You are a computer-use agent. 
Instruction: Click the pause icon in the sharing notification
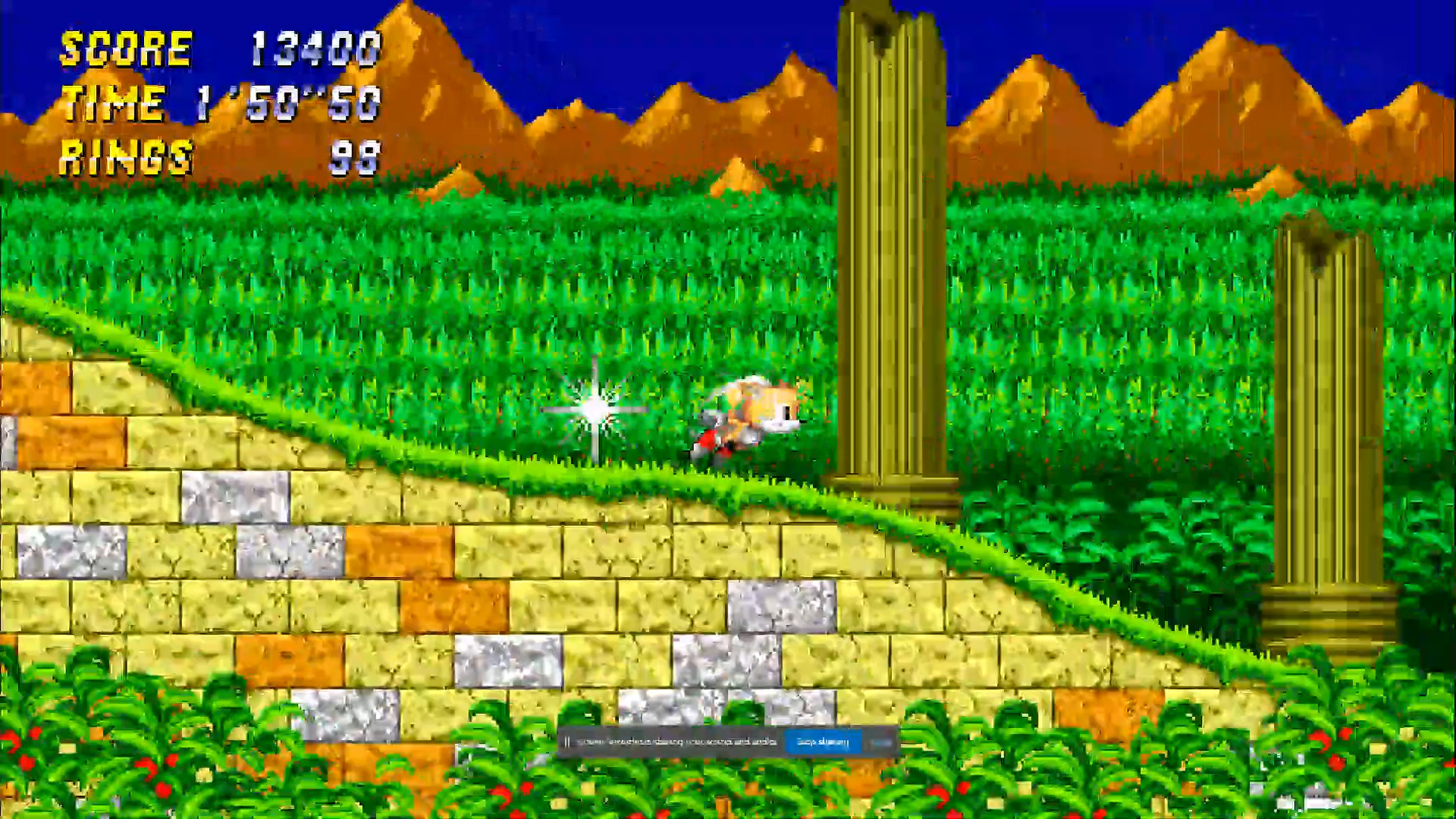pos(567,742)
